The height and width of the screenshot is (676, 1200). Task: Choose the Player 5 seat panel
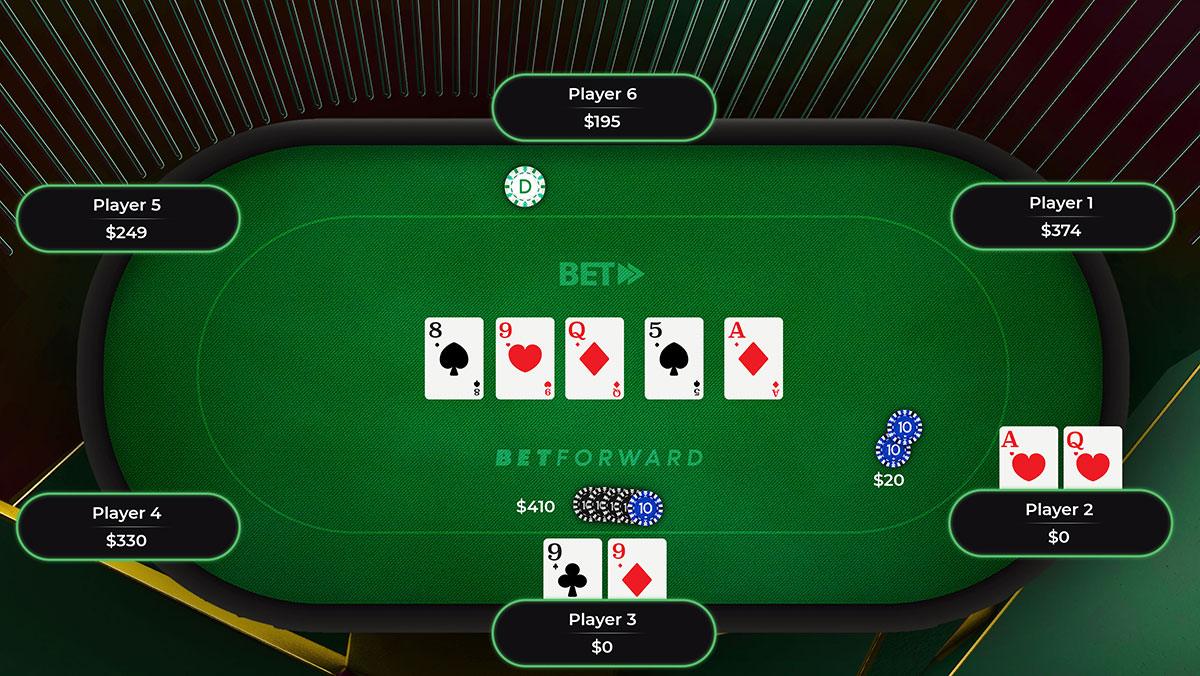[x=127, y=218]
